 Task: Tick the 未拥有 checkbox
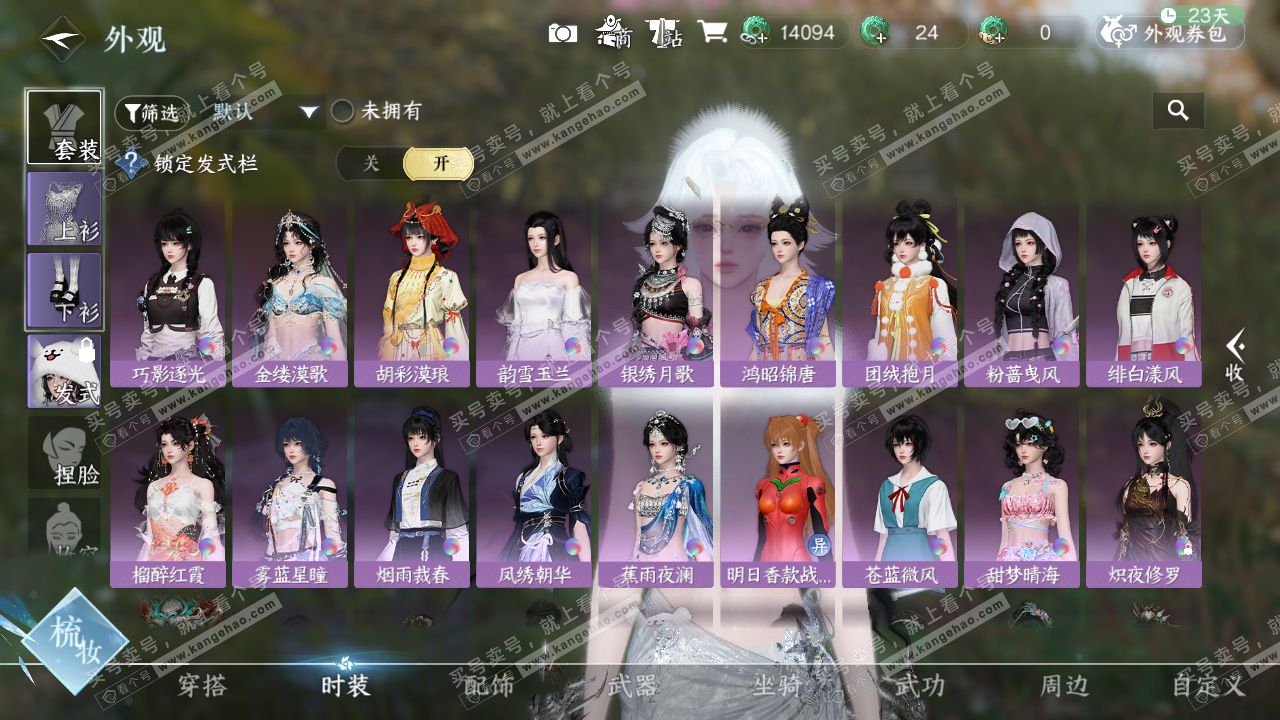click(343, 112)
